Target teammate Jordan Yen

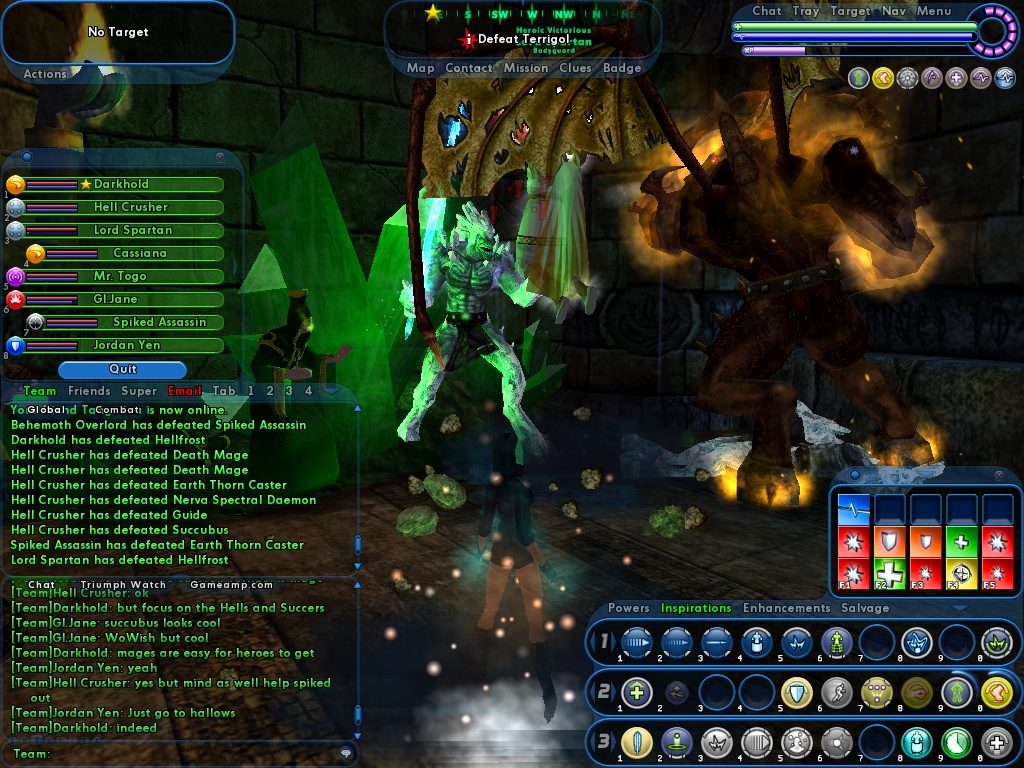pyautogui.click(x=127, y=345)
